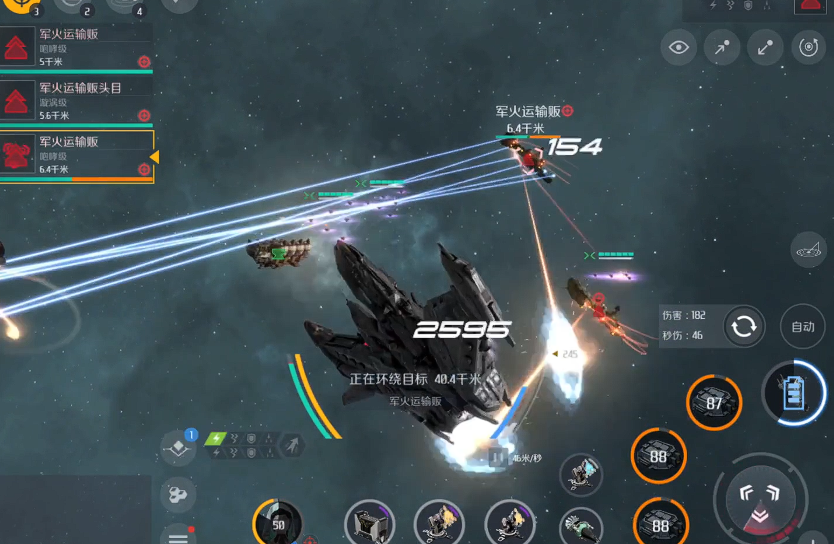Activate the module showing 50
This screenshot has height=544, width=834.
tap(278, 523)
